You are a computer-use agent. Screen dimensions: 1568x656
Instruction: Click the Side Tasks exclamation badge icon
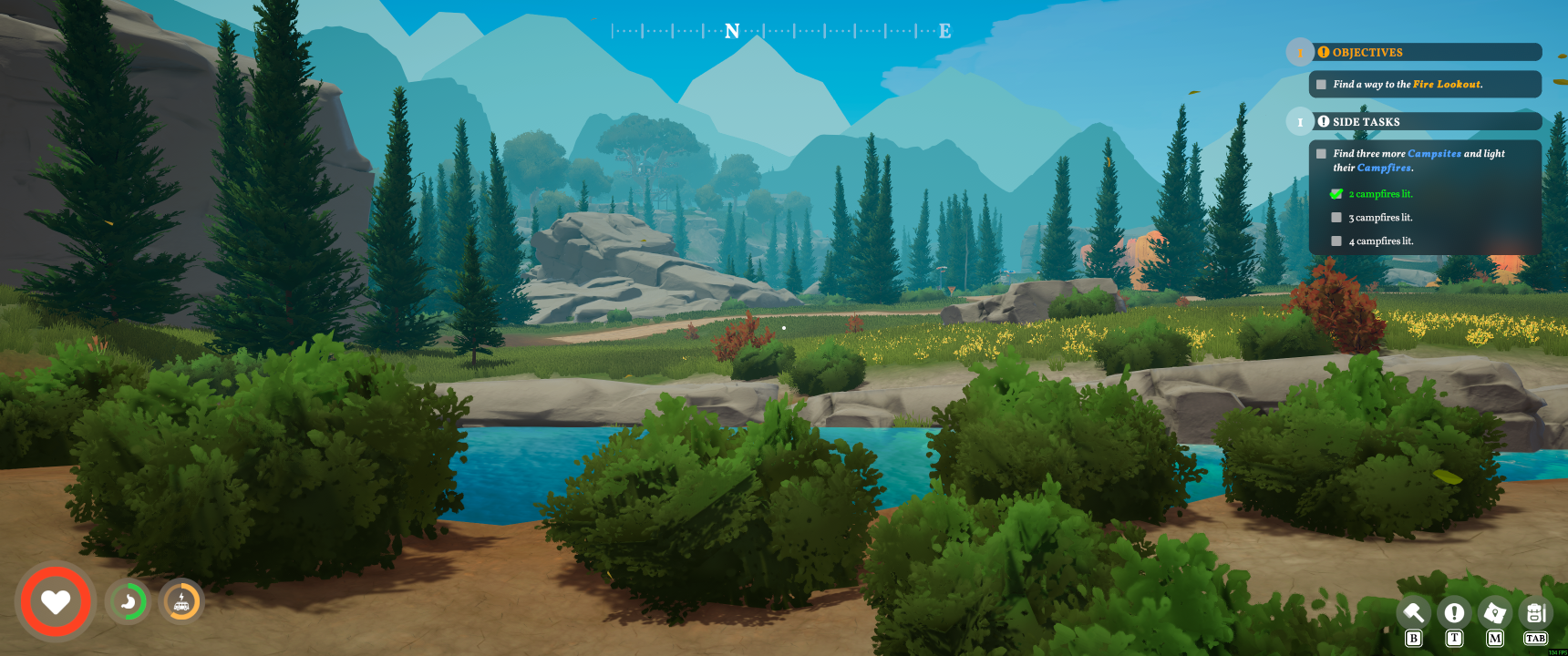click(1322, 120)
